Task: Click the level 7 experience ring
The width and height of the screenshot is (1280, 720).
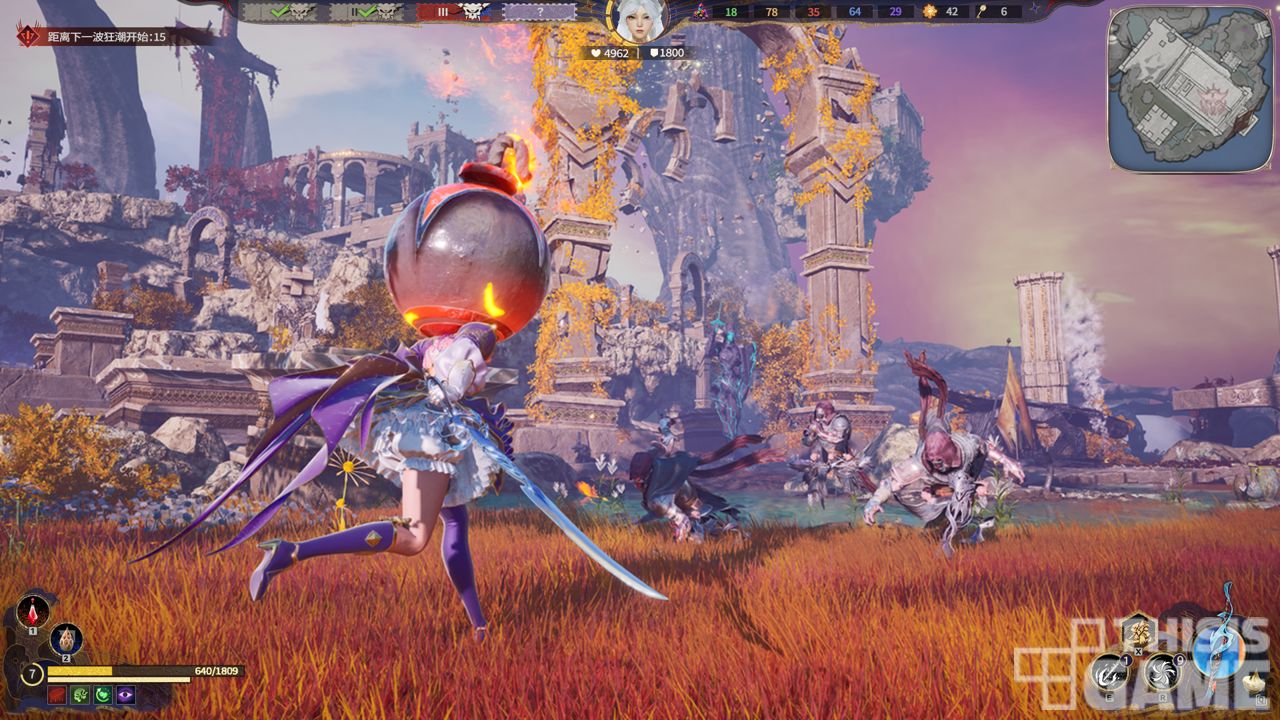Action: pyautogui.click(x=32, y=673)
